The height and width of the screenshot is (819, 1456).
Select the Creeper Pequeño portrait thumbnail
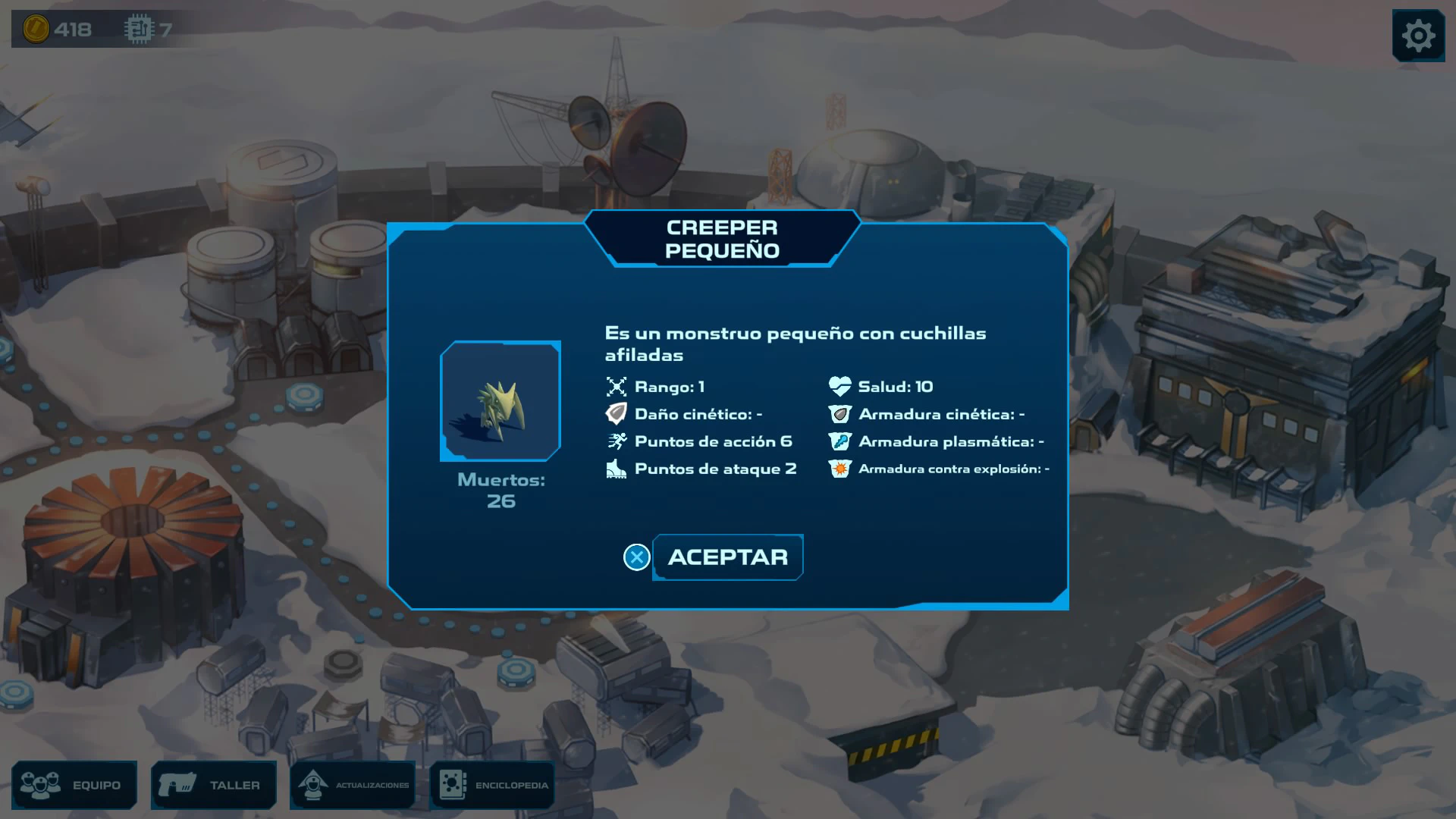click(500, 401)
